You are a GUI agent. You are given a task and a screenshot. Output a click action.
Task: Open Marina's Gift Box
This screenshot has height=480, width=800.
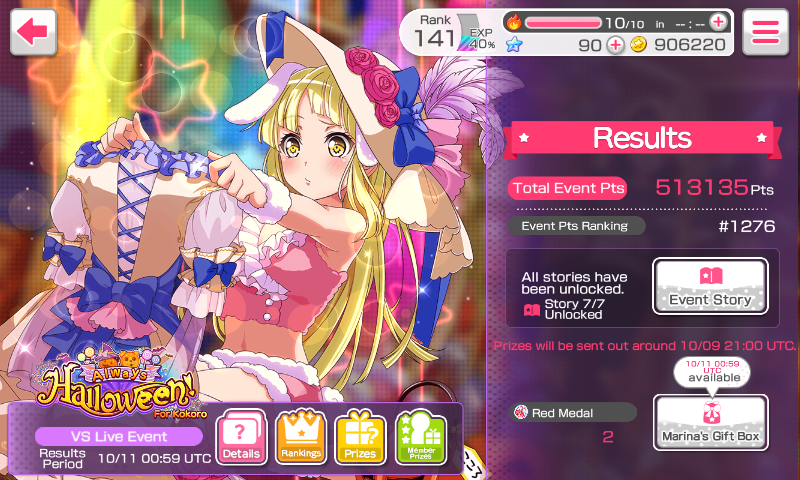click(710, 422)
